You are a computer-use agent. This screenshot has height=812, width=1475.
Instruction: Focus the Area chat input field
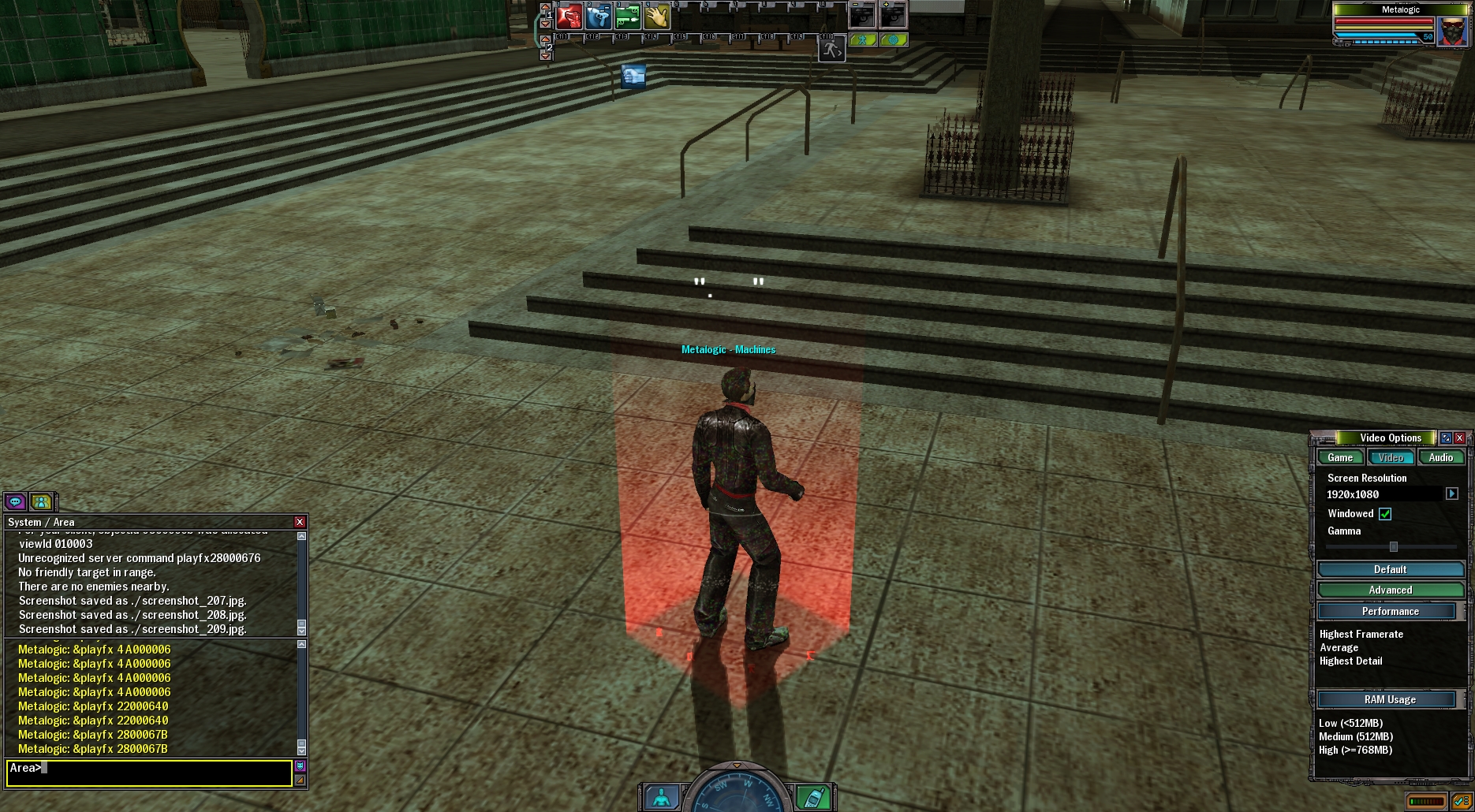pos(150,773)
